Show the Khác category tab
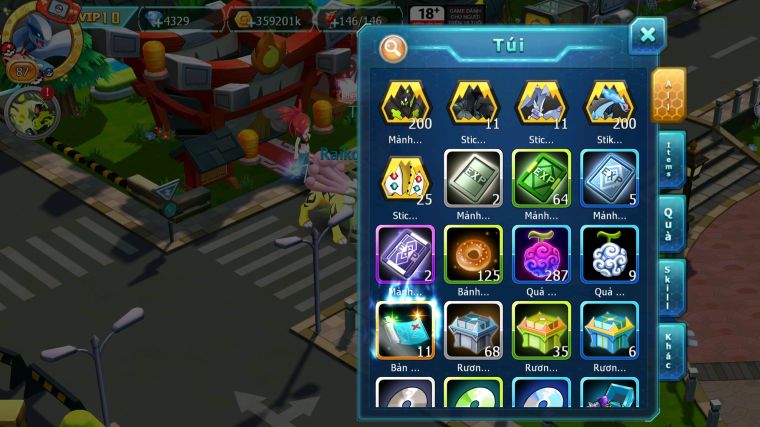Image resolution: width=760 pixels, height=427 pixels. [669, 350]
